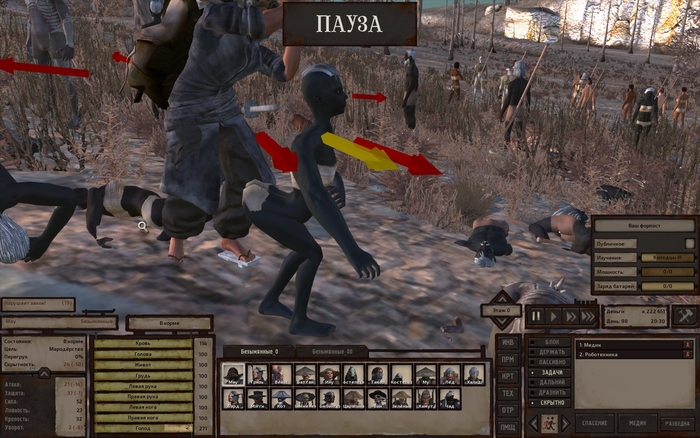The image size is (700, 438).
Task: Remove the Роботехника job from list
Action: point(687,354)
